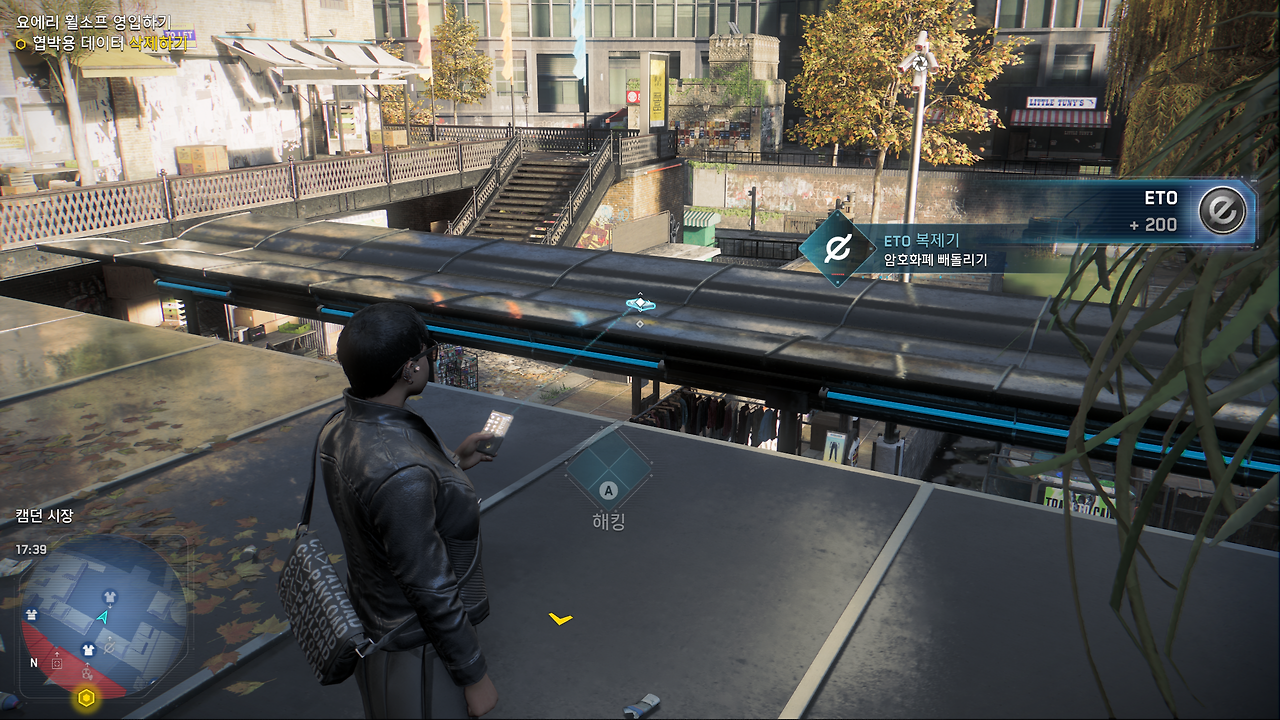The image size is (1280, 720).
Task: Click the N compass indicator on minimap
Action: tap(34, 662)
